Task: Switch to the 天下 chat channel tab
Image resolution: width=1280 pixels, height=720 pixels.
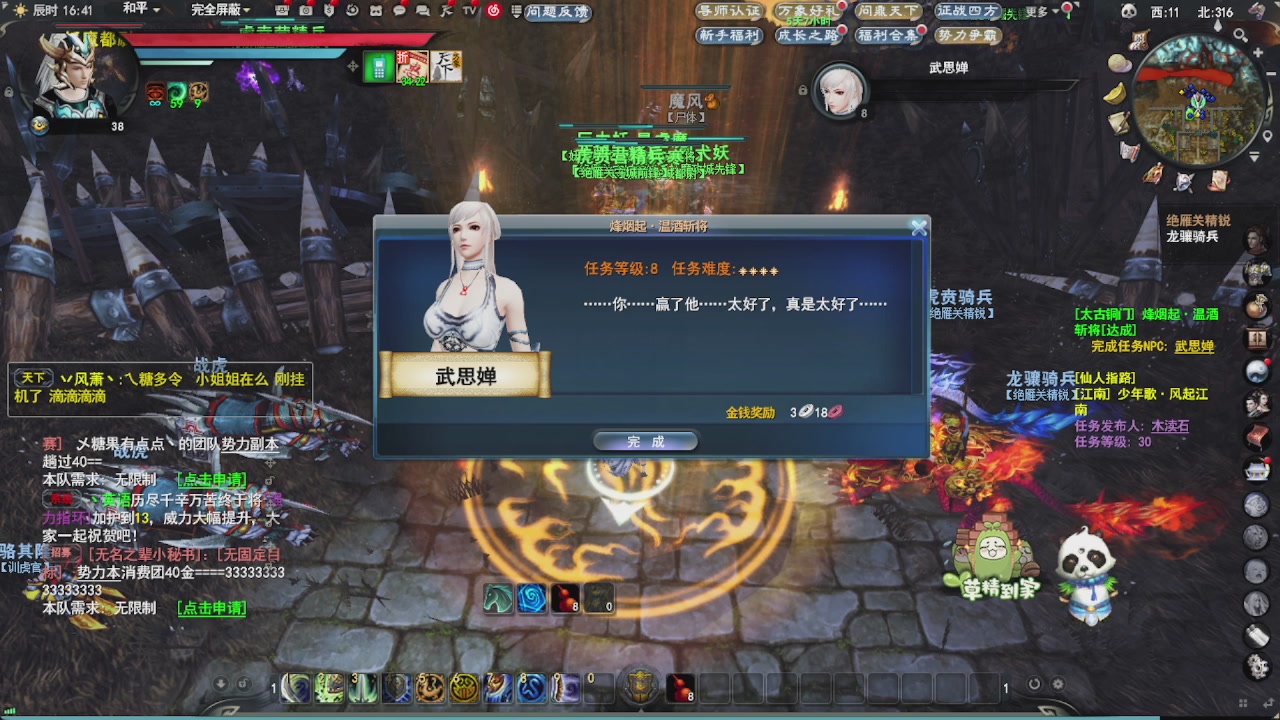Action: click(33, 377)
